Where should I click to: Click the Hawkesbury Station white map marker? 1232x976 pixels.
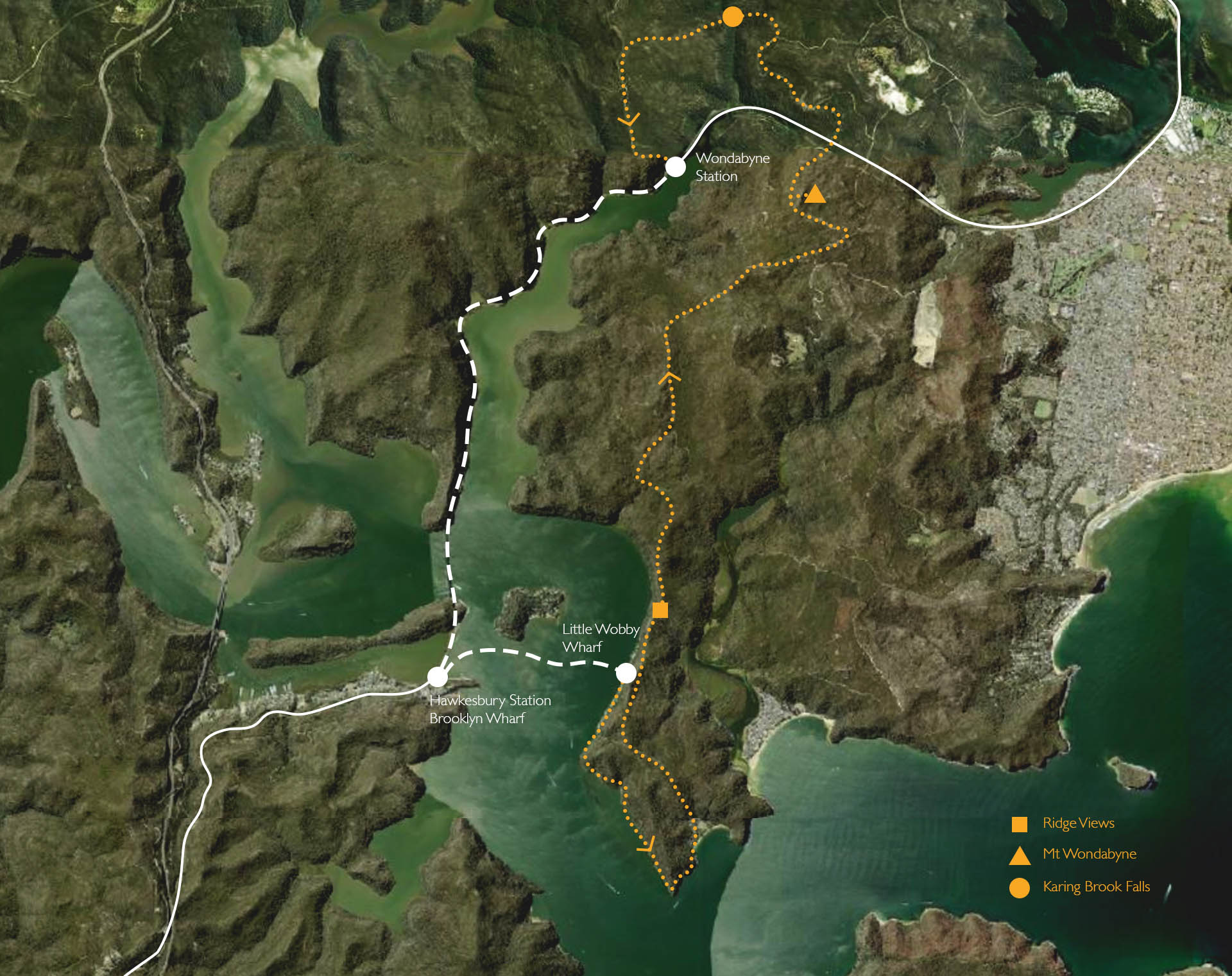[x=438, y=676]
